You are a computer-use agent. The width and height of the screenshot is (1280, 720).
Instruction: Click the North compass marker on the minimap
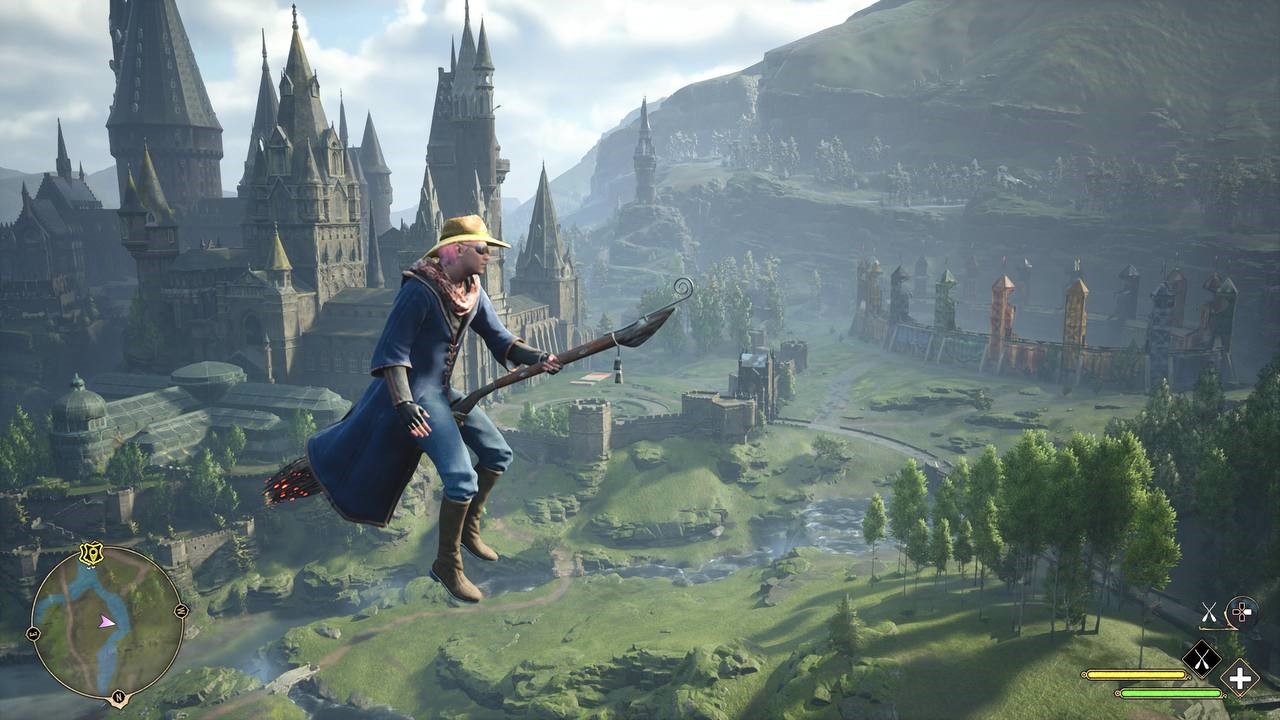[x=119, y=697]
